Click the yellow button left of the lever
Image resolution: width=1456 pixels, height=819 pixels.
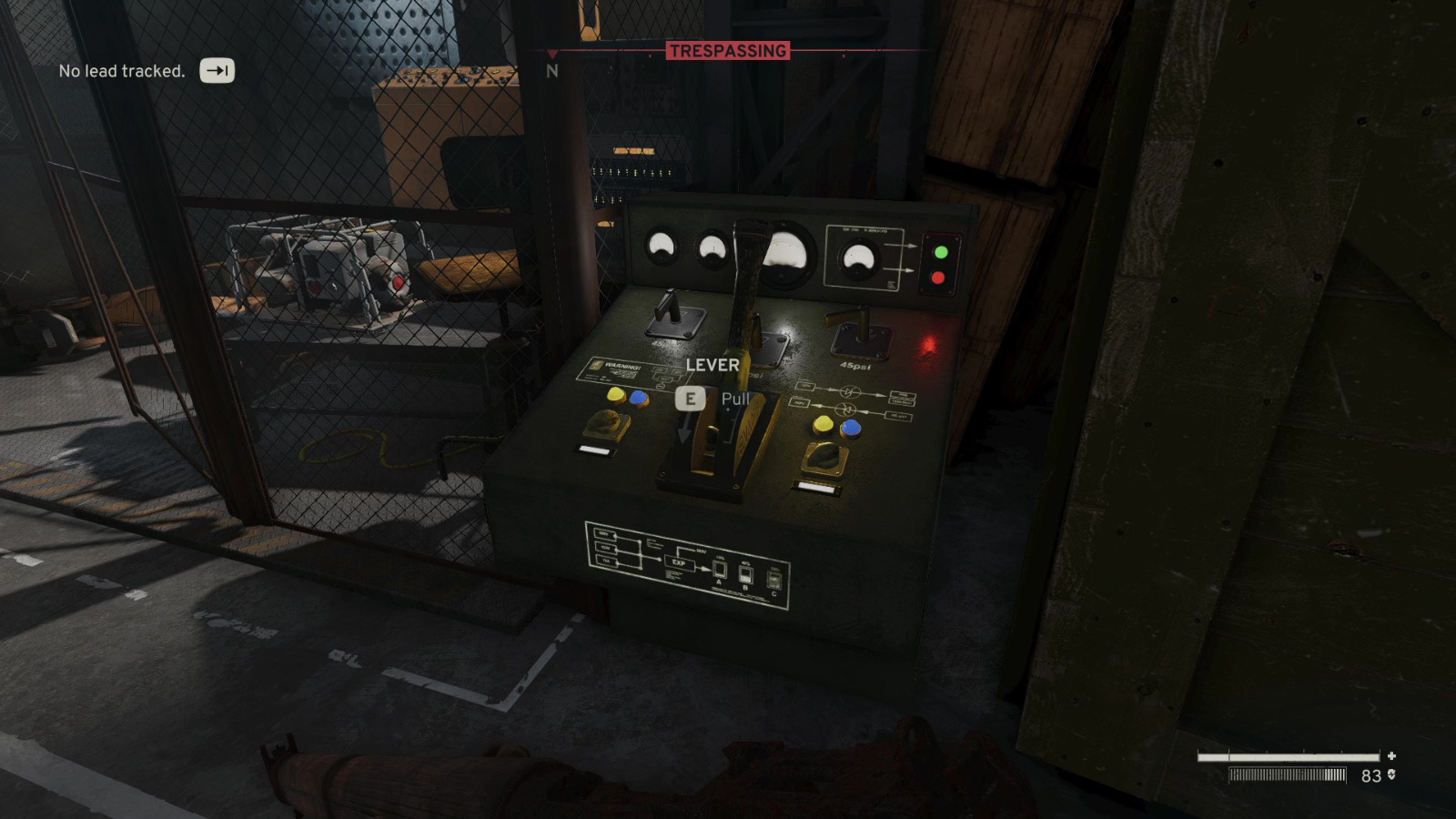pos(617,393)
